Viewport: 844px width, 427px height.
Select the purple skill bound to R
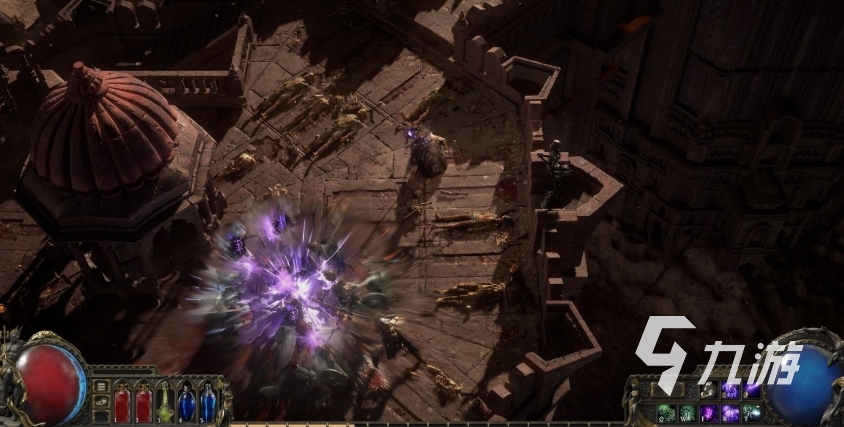point(730,412)
